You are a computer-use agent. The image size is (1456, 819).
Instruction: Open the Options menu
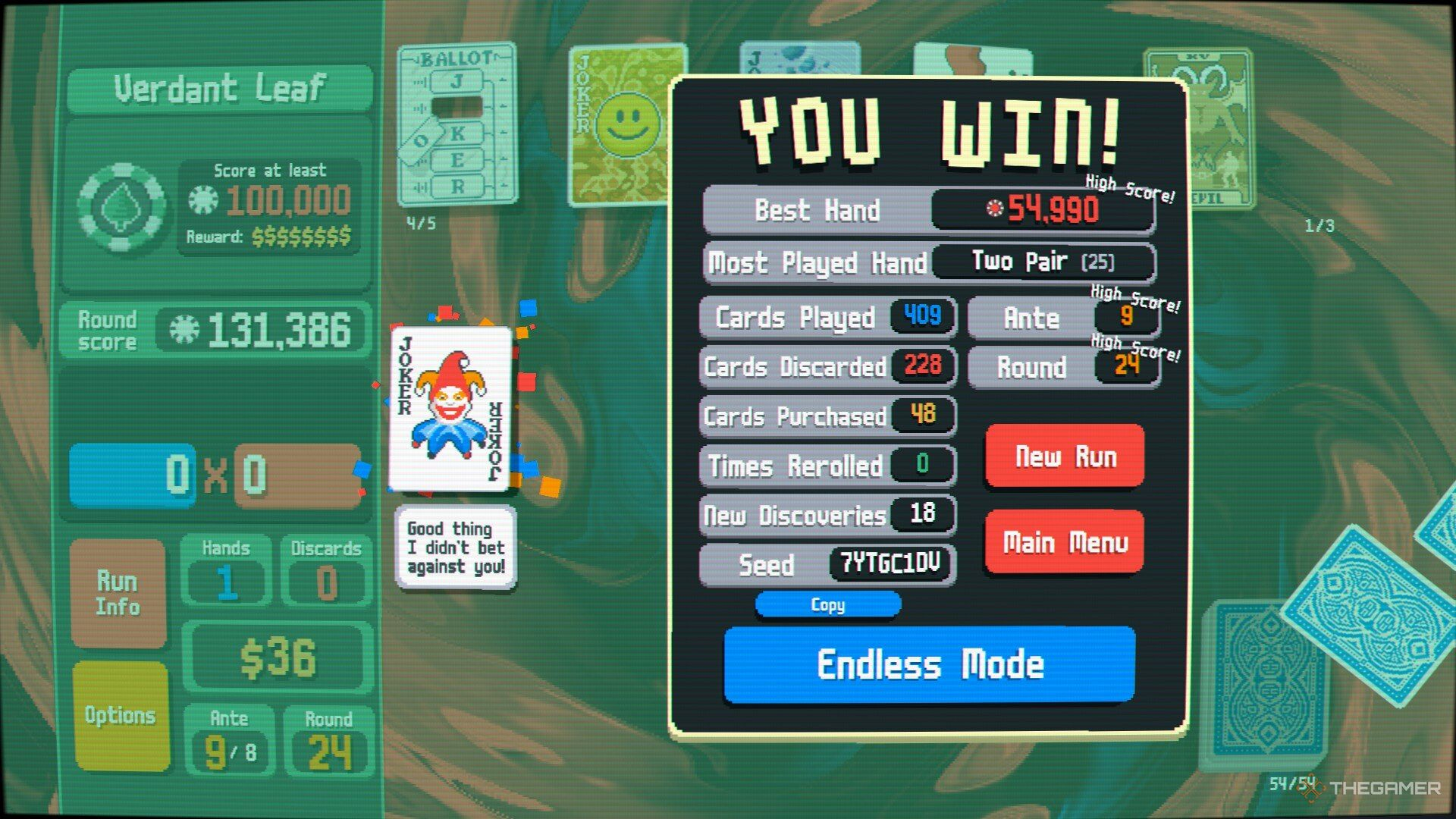(x=118, y=713)
